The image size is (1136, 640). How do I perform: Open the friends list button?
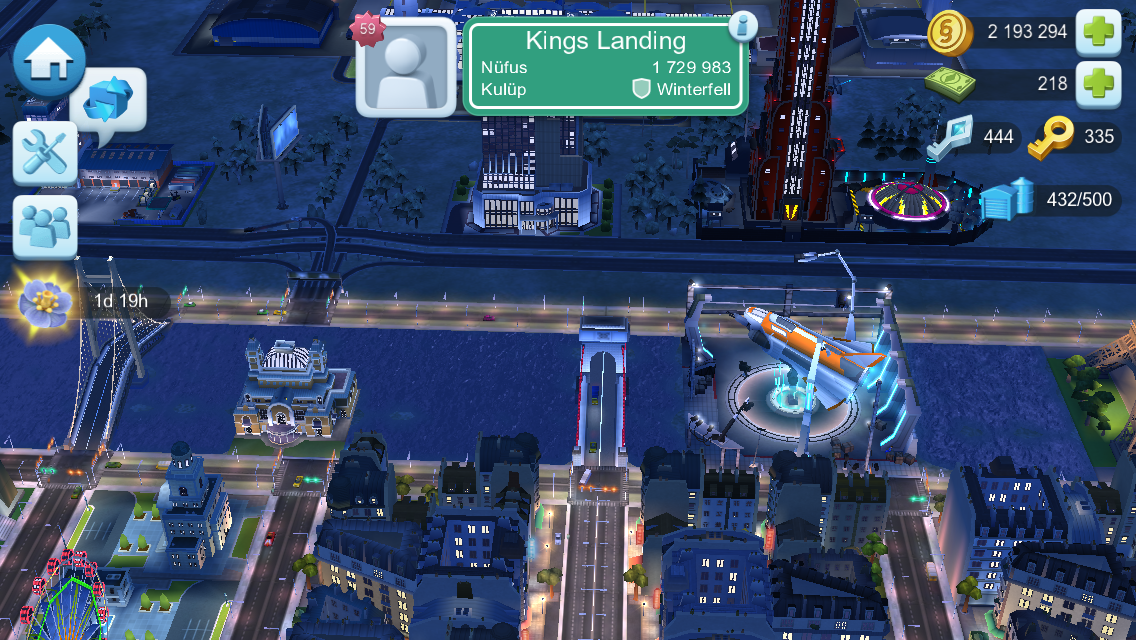45,226
